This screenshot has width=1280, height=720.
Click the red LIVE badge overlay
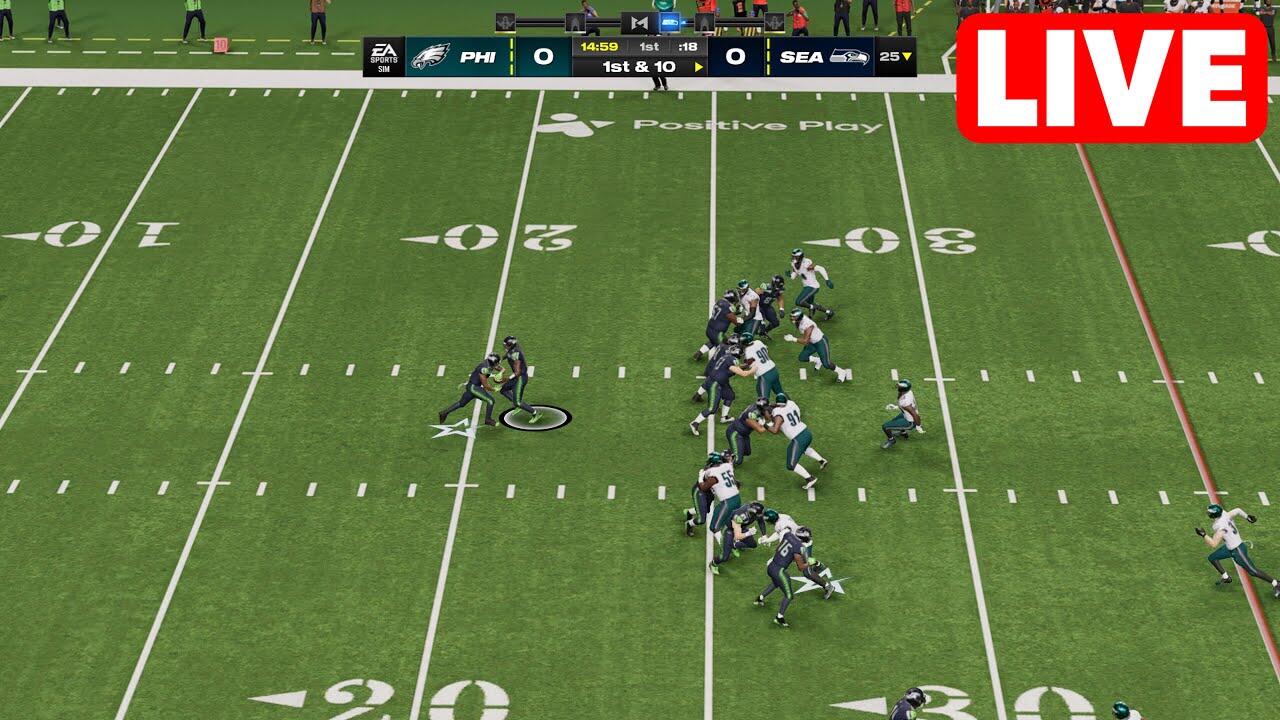tap(1111, 78)
